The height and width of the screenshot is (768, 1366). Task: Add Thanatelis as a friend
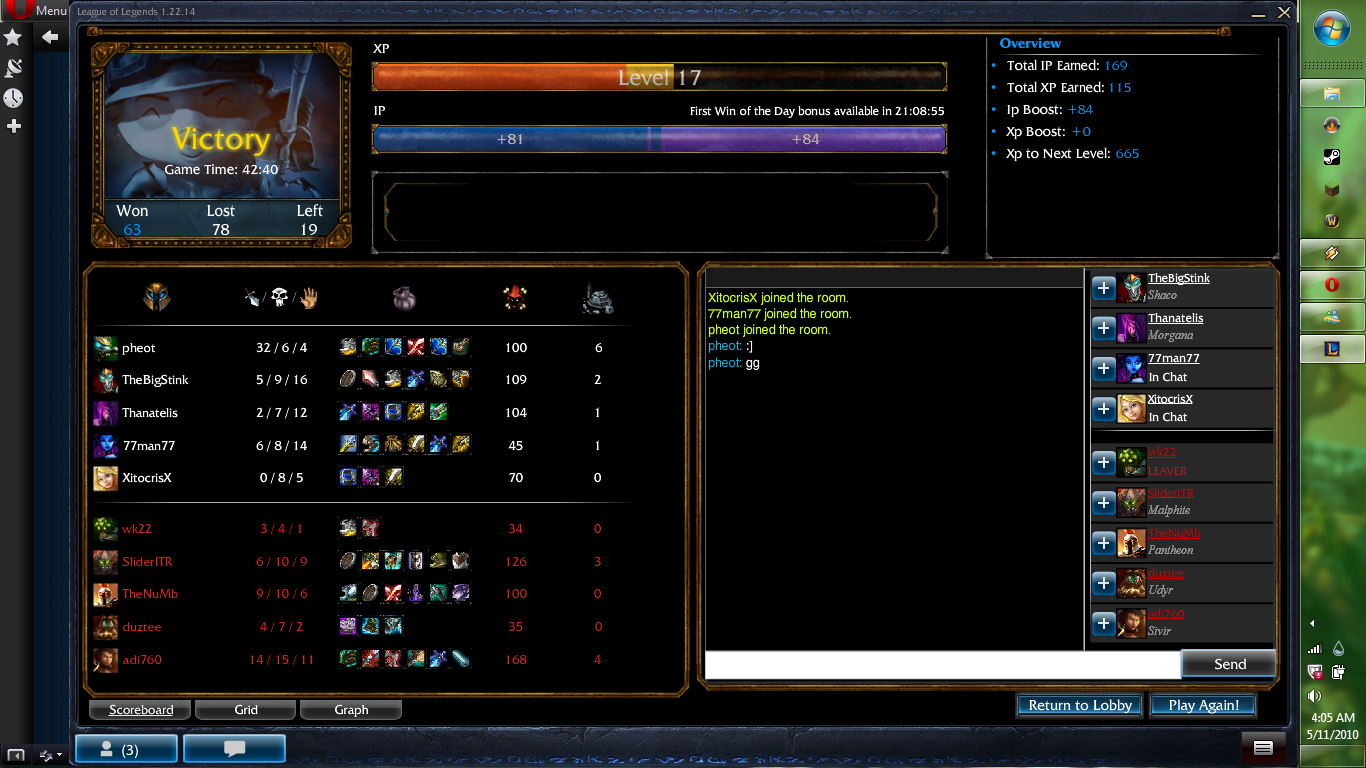pyautogui.click(x=1104, y=328)
